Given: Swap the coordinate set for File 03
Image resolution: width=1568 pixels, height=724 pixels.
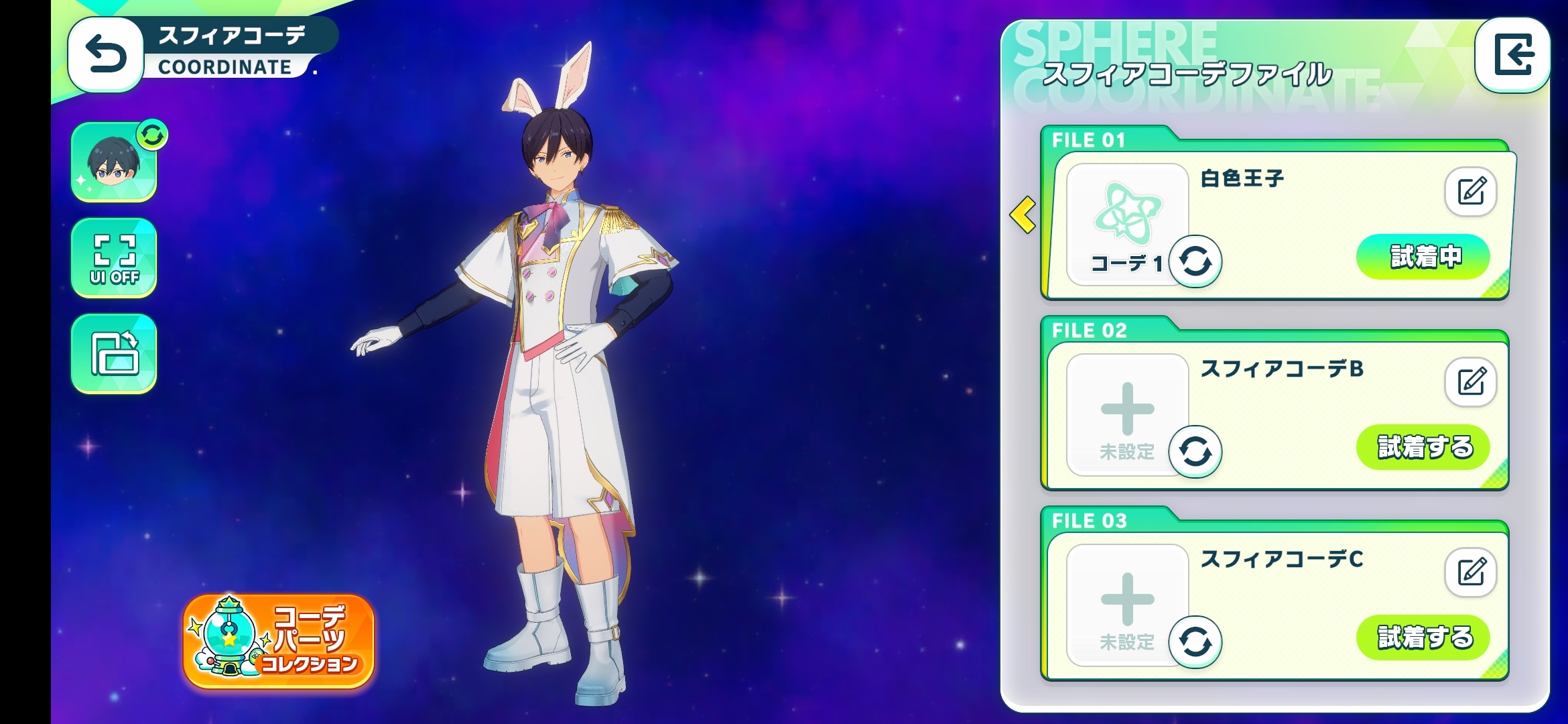Looking at the screenshot, I should tap(1195, 642).
